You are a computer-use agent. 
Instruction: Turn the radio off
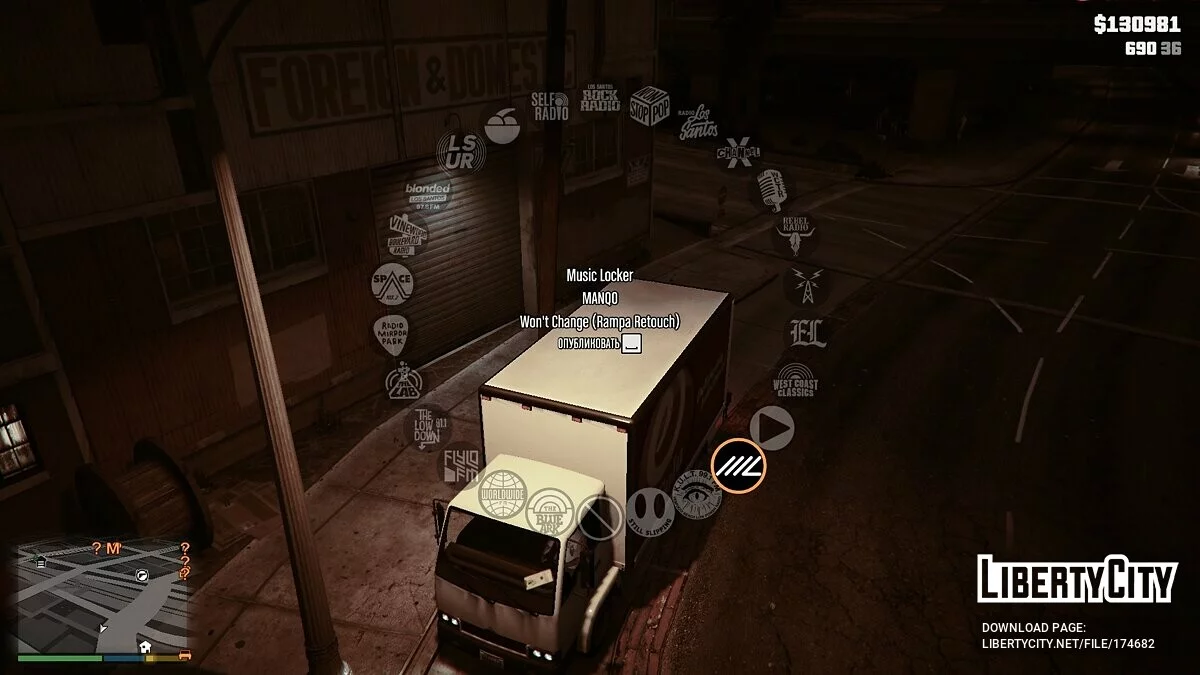pyautogui.click(x=599, y=517)
